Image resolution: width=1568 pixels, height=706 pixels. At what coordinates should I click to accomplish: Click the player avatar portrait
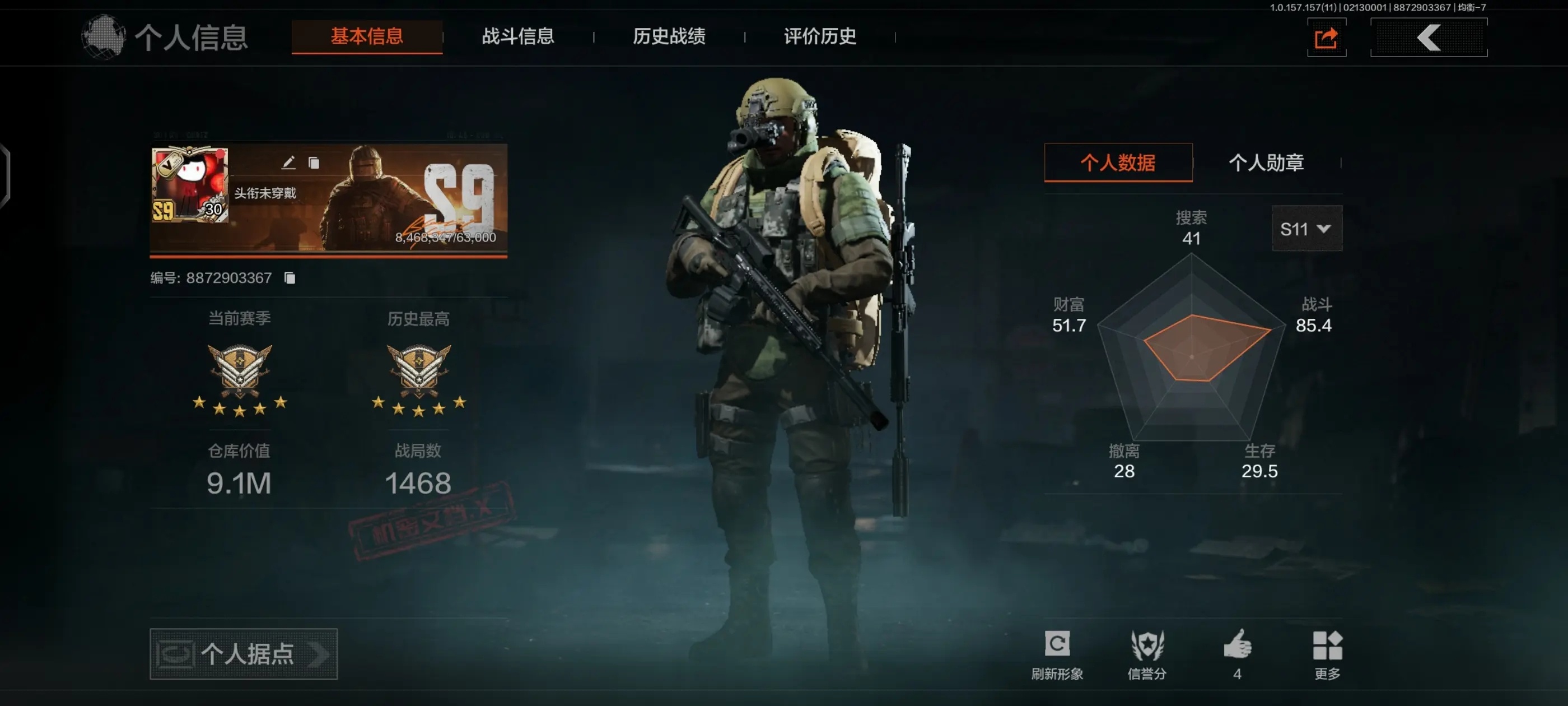189,184
